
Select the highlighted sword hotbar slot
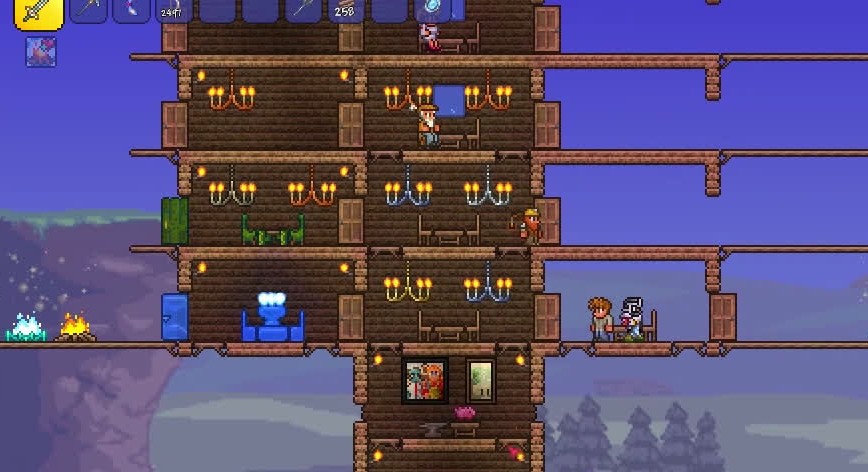38,11
